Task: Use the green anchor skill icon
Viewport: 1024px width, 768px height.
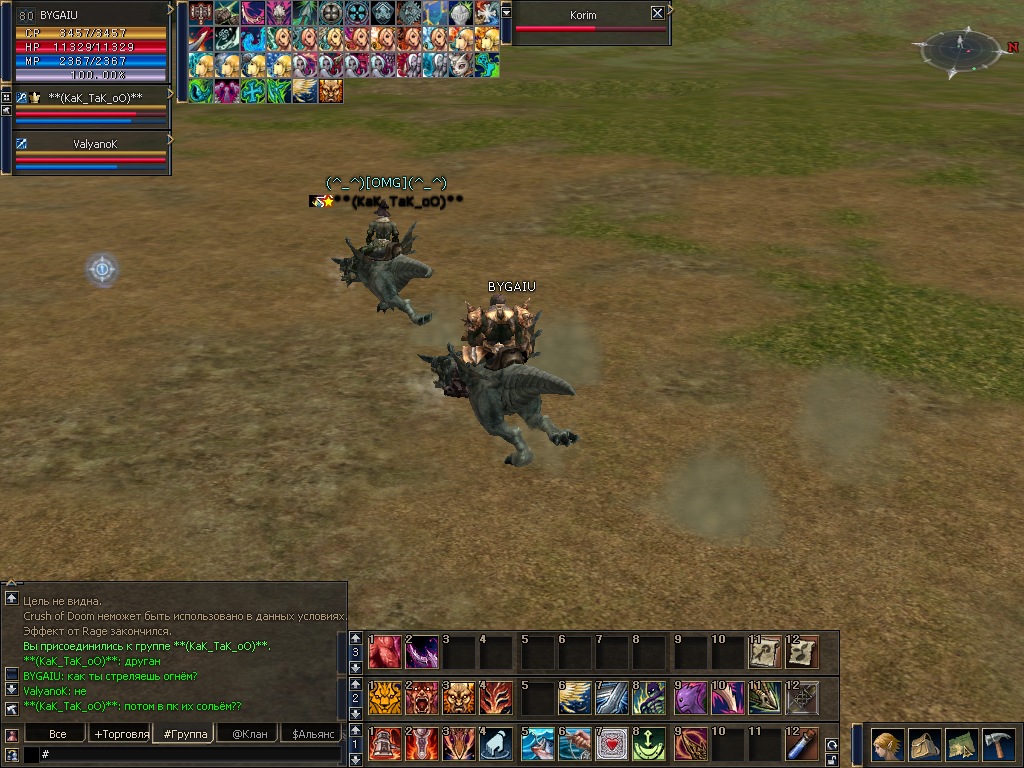Action: click(648, 743)
